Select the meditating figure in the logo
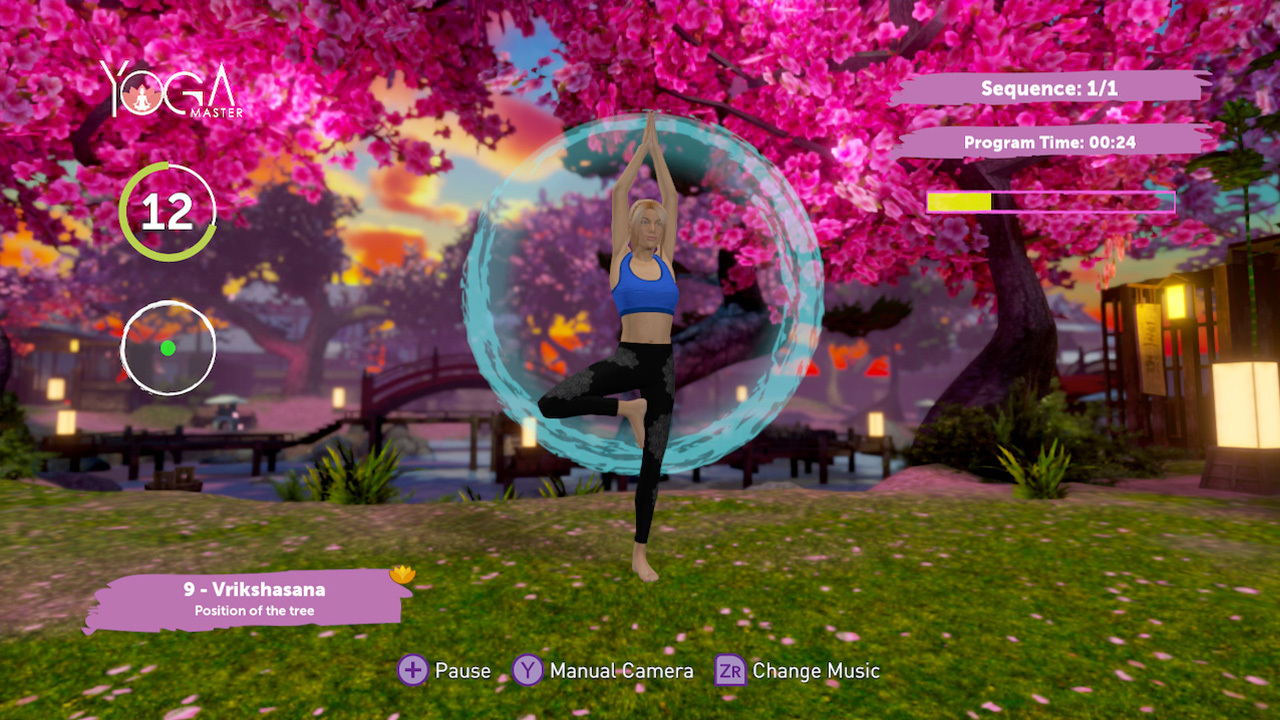The image size is (1280, 720). pos(143,100)
